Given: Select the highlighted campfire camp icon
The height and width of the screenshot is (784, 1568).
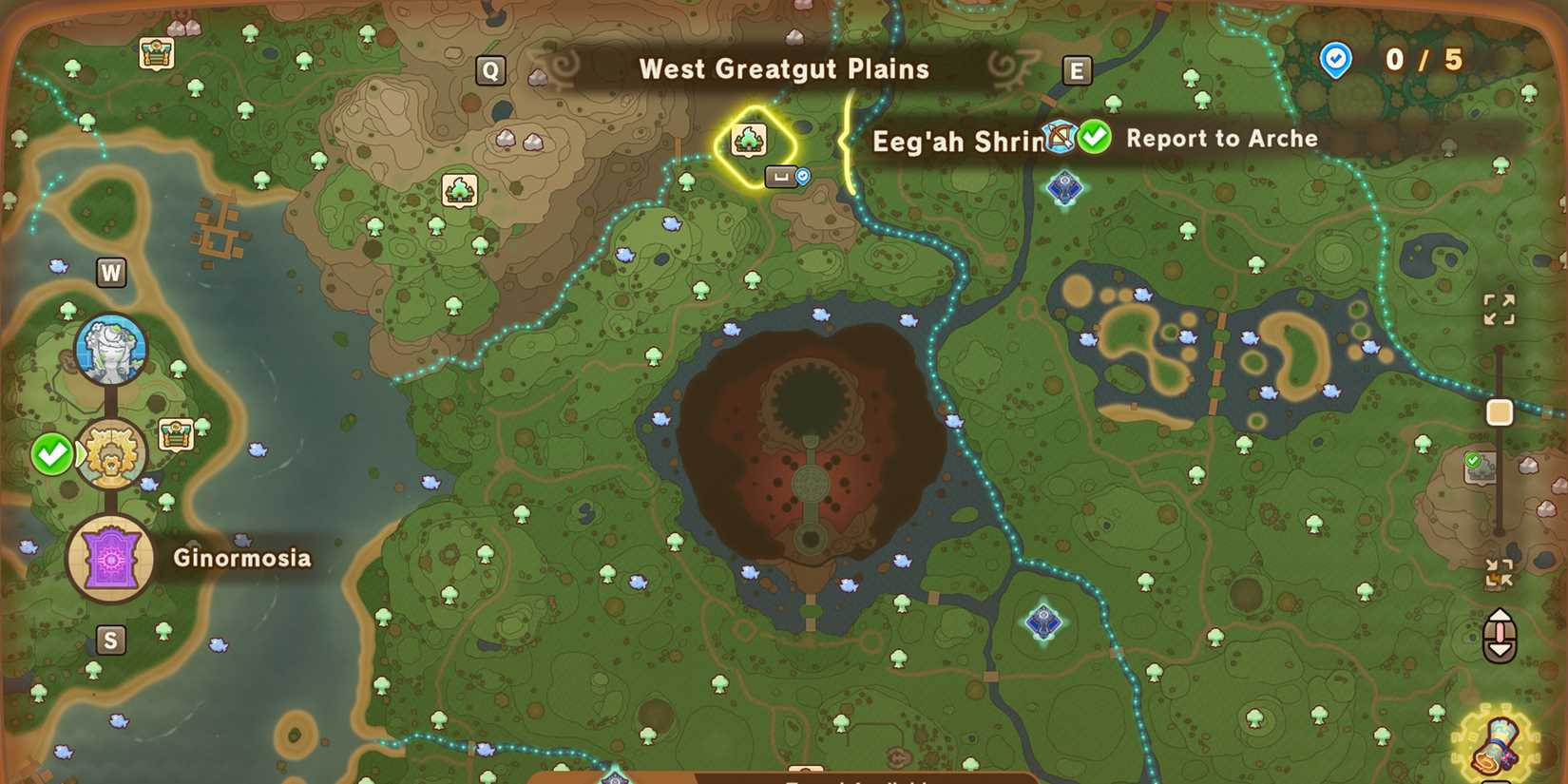Looking at the screenshot, I should [x=751, y=140].
